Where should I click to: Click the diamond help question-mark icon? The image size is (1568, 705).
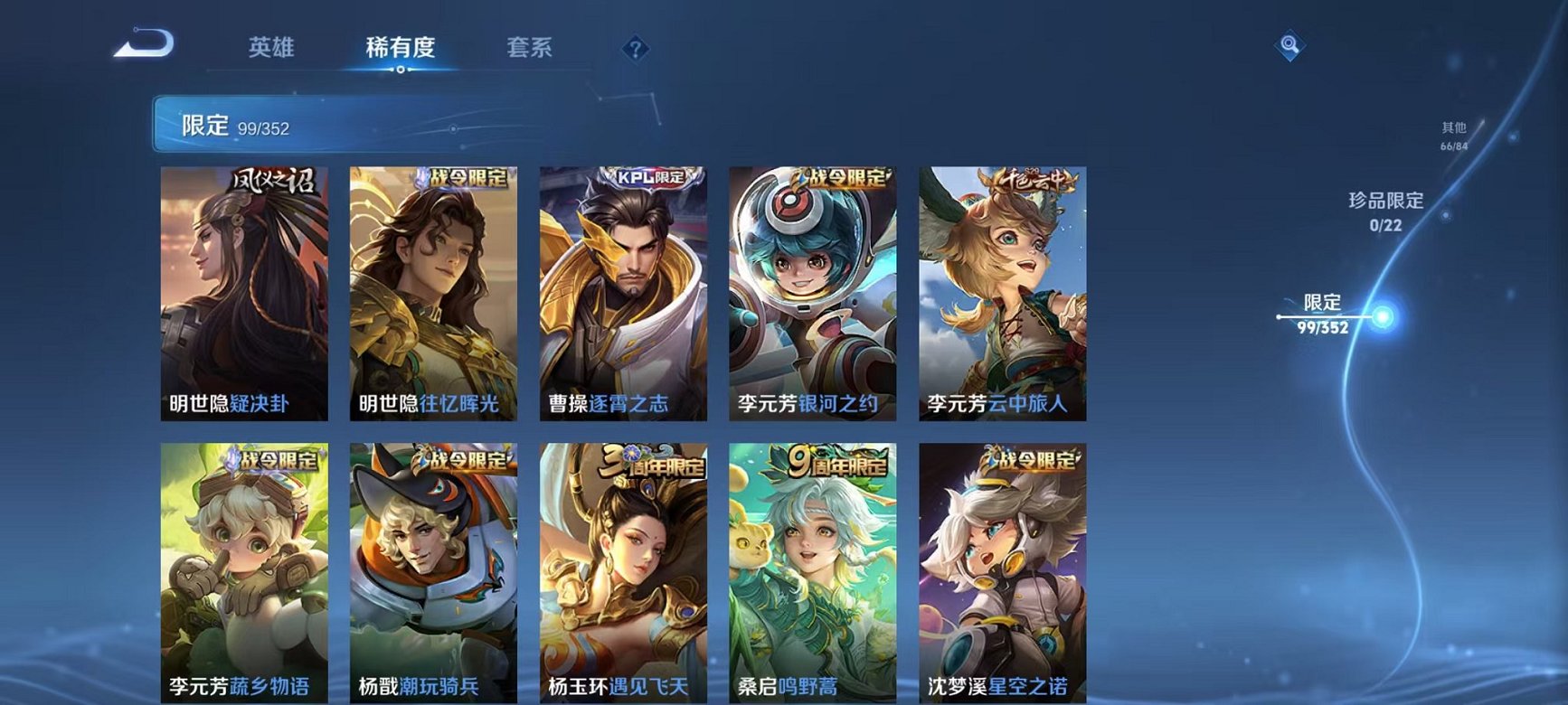click(638, 49)
